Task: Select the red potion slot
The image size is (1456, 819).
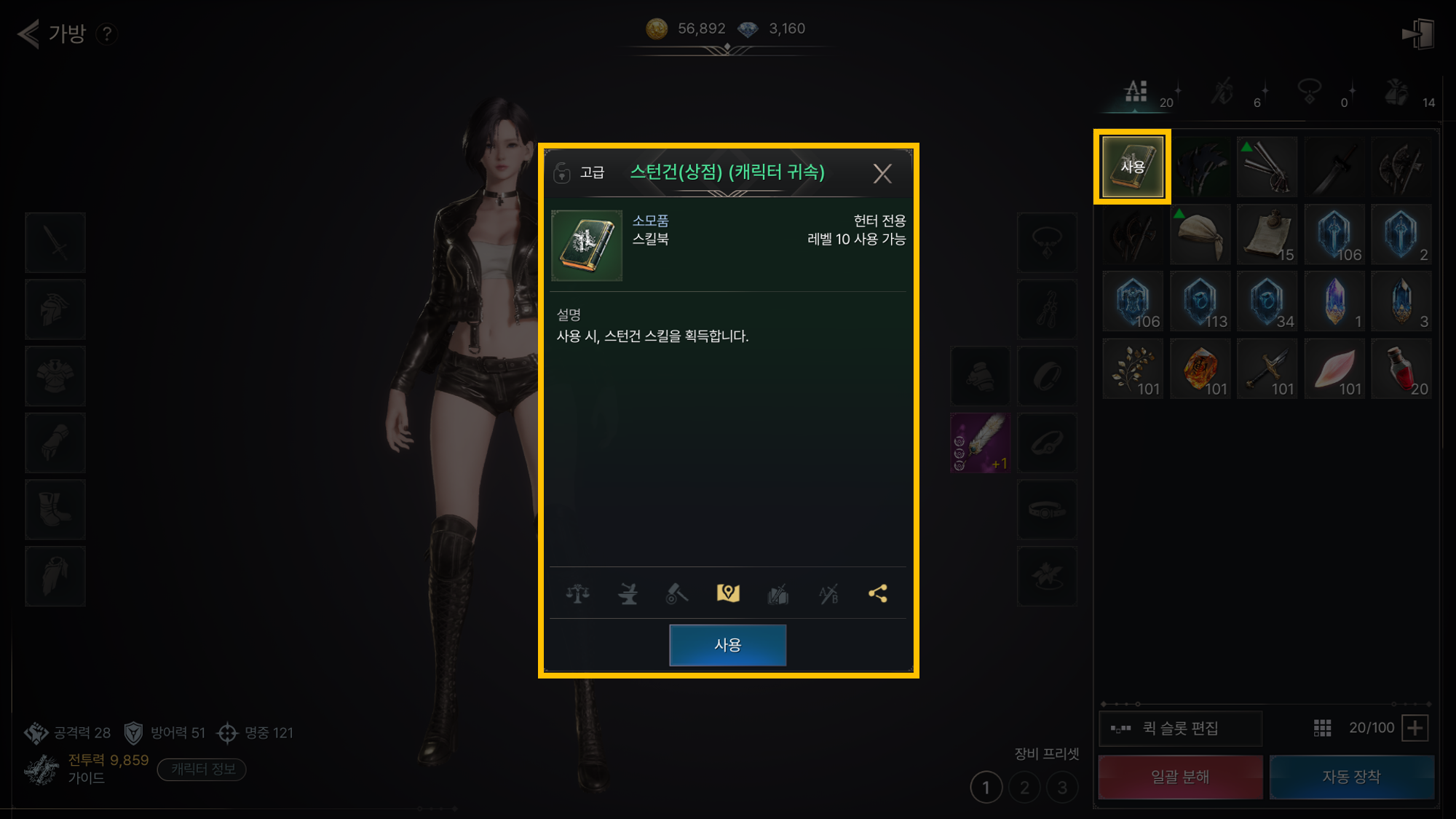Action: tap(1401, 369)
